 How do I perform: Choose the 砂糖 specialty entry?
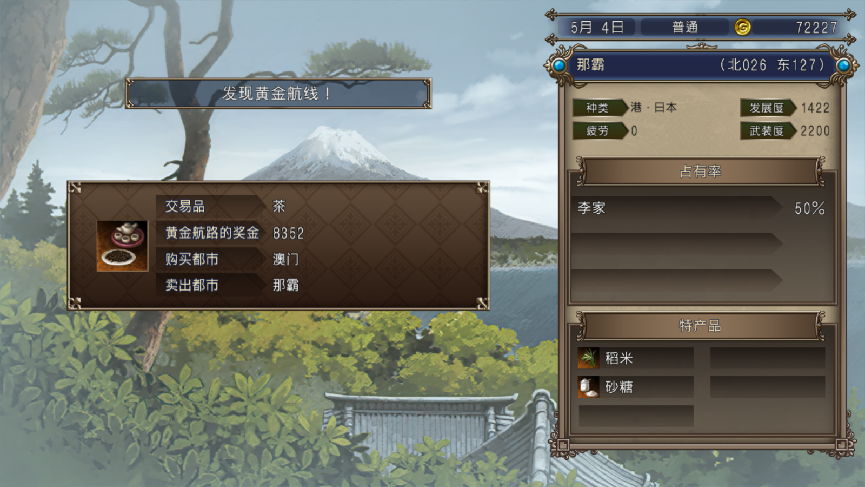[635, 386]
